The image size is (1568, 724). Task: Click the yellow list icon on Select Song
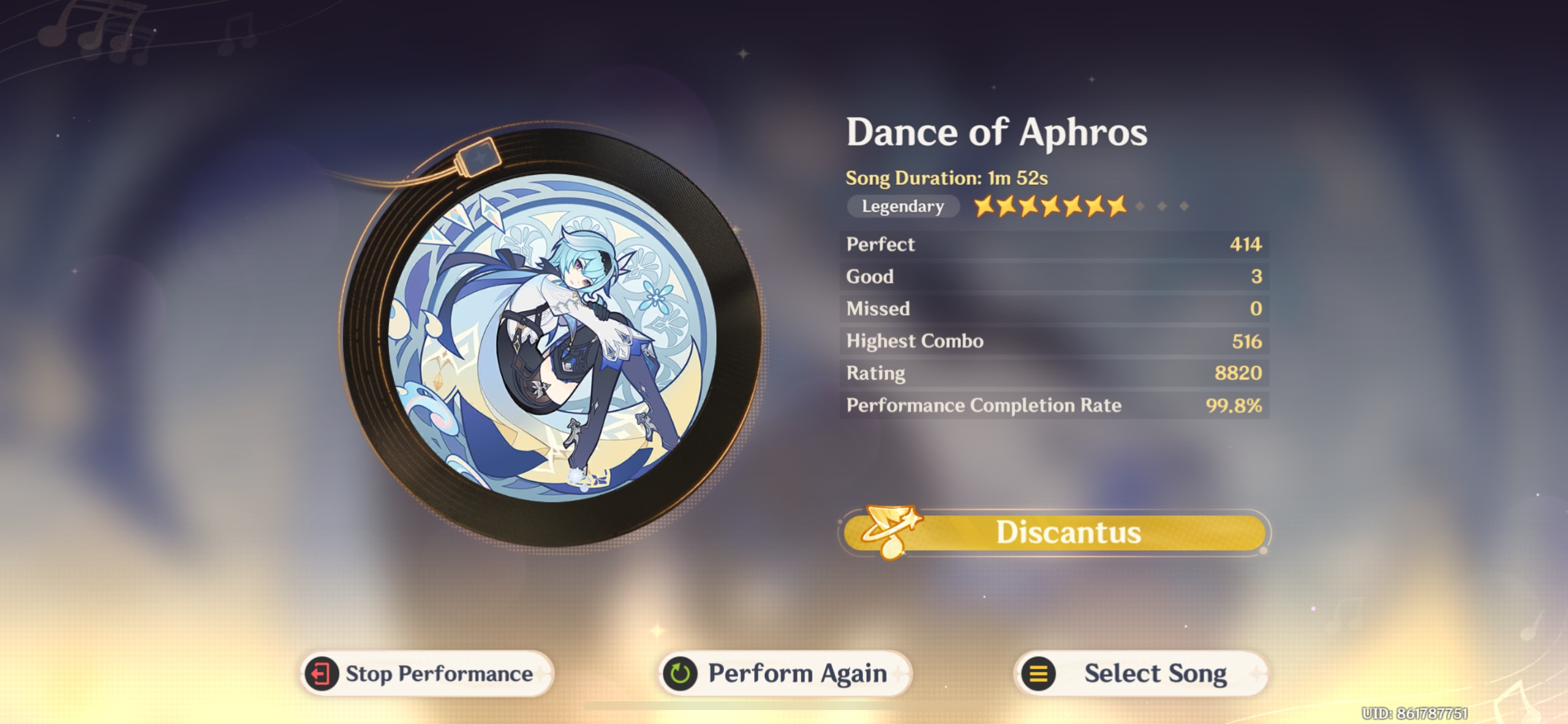click(1038, 673)
